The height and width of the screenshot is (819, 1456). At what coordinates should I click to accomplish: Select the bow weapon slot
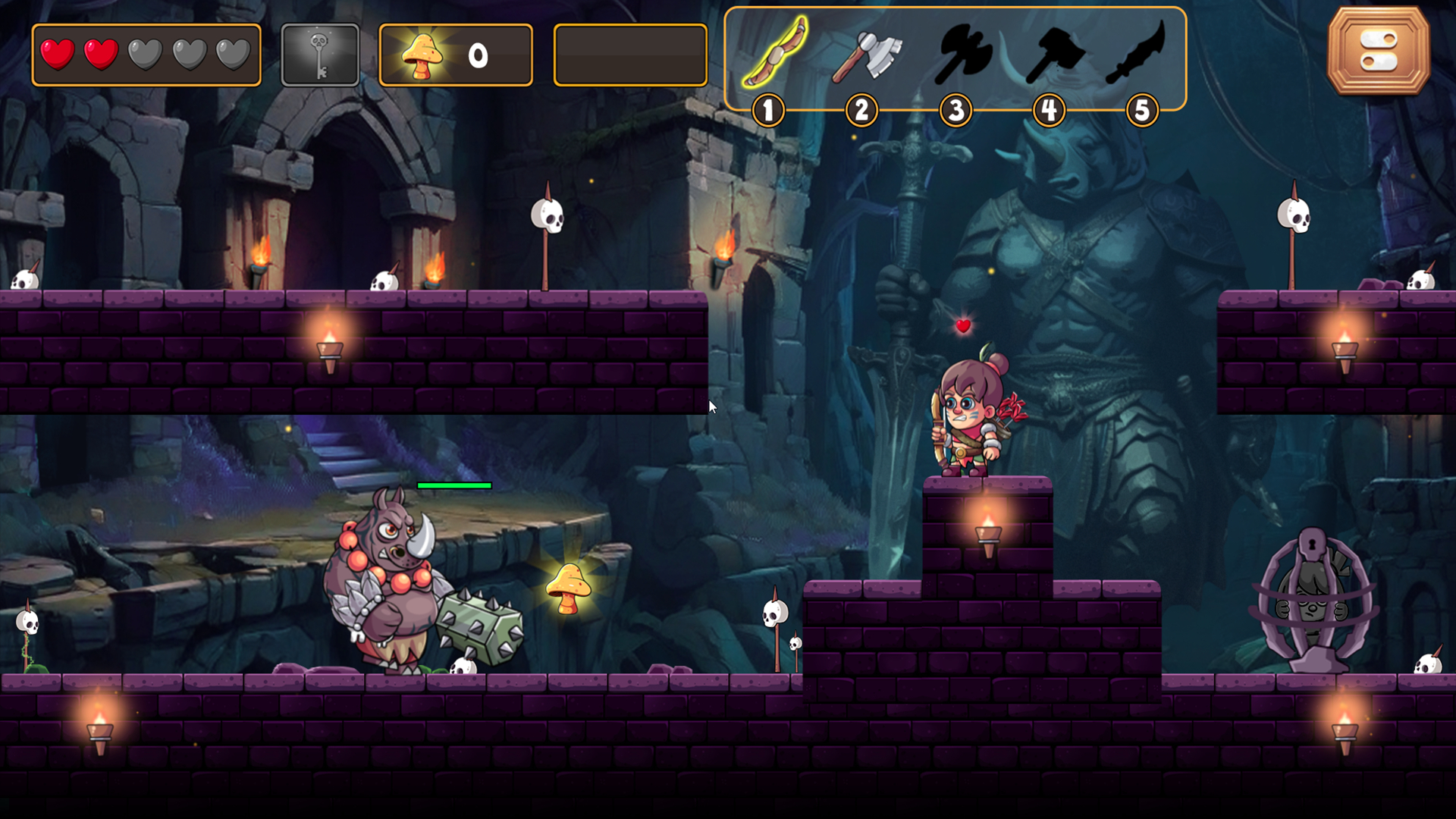coord(774,53)
